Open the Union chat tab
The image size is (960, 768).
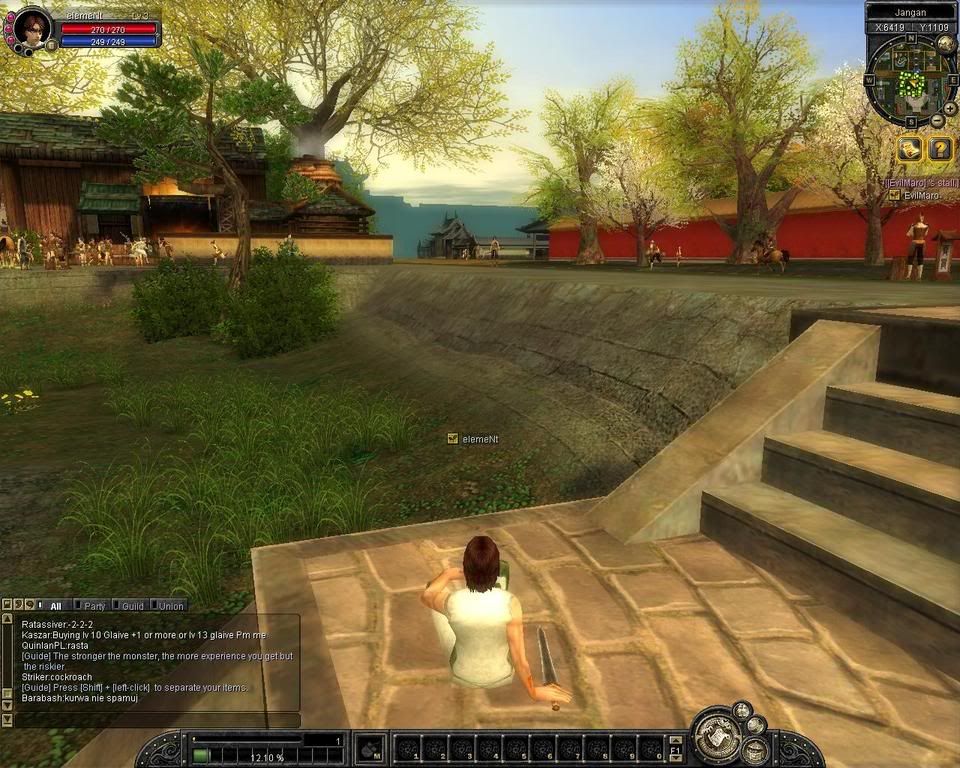coord(169,605)
